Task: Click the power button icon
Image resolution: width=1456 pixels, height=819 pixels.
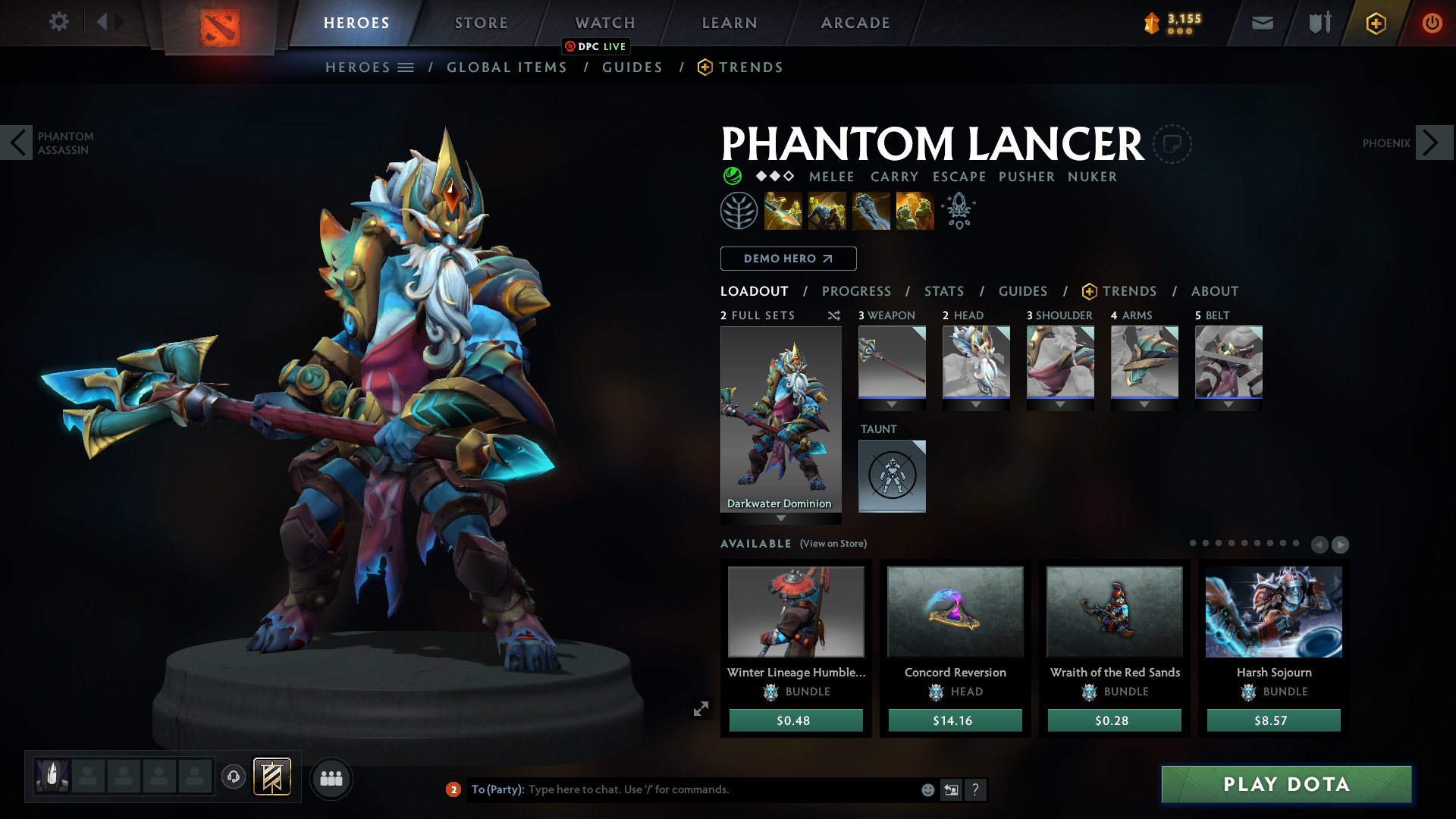Action: [1432, 23]
